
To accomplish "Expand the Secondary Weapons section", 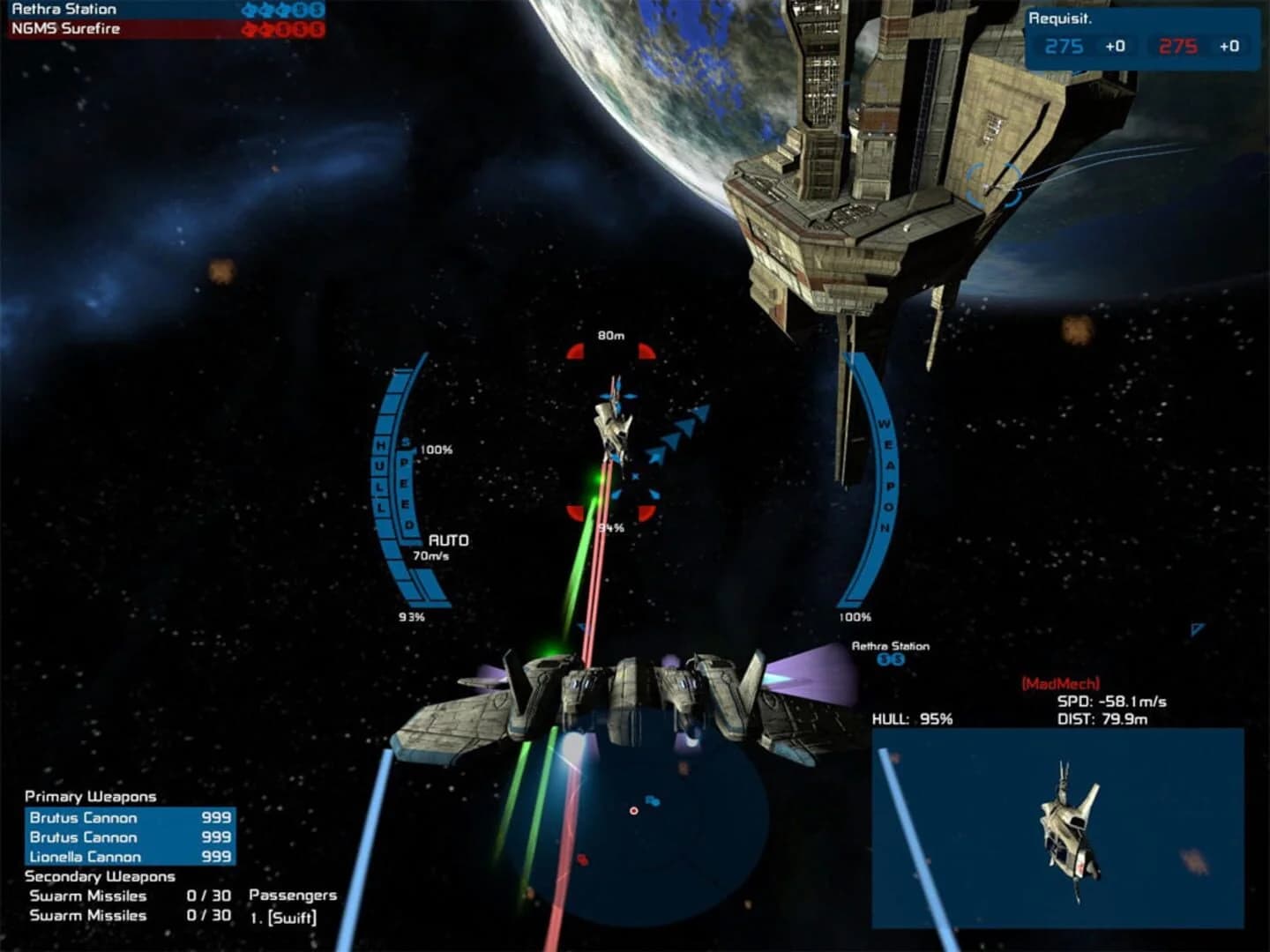I will (99, 877).
